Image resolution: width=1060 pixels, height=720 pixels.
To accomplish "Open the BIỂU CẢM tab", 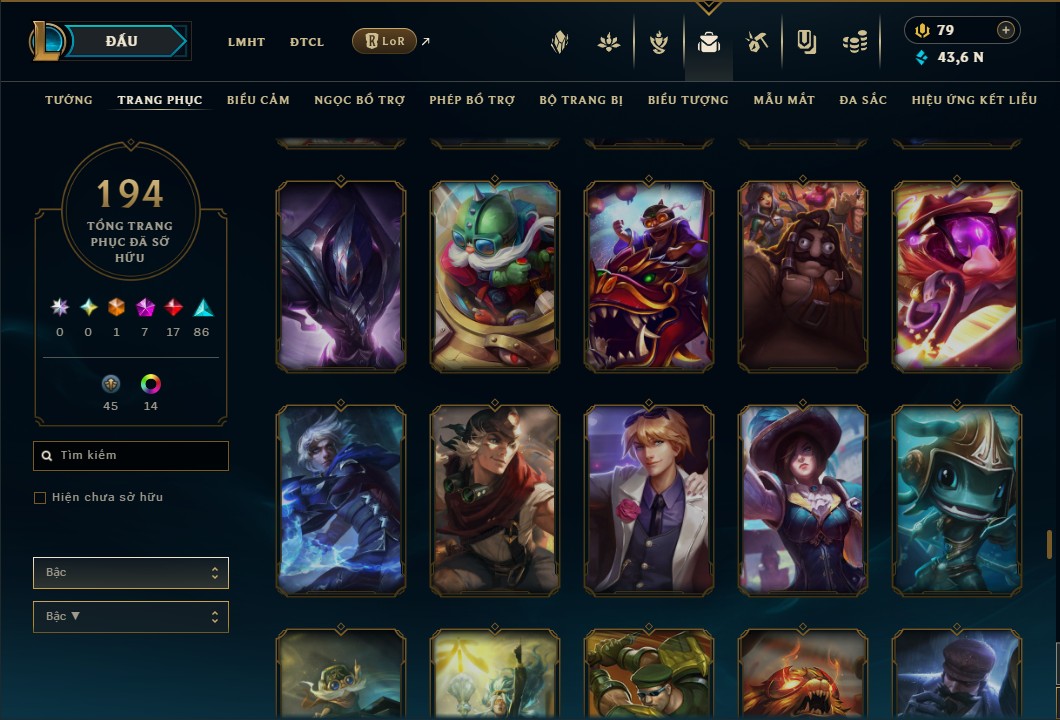I will pos(258,100).
